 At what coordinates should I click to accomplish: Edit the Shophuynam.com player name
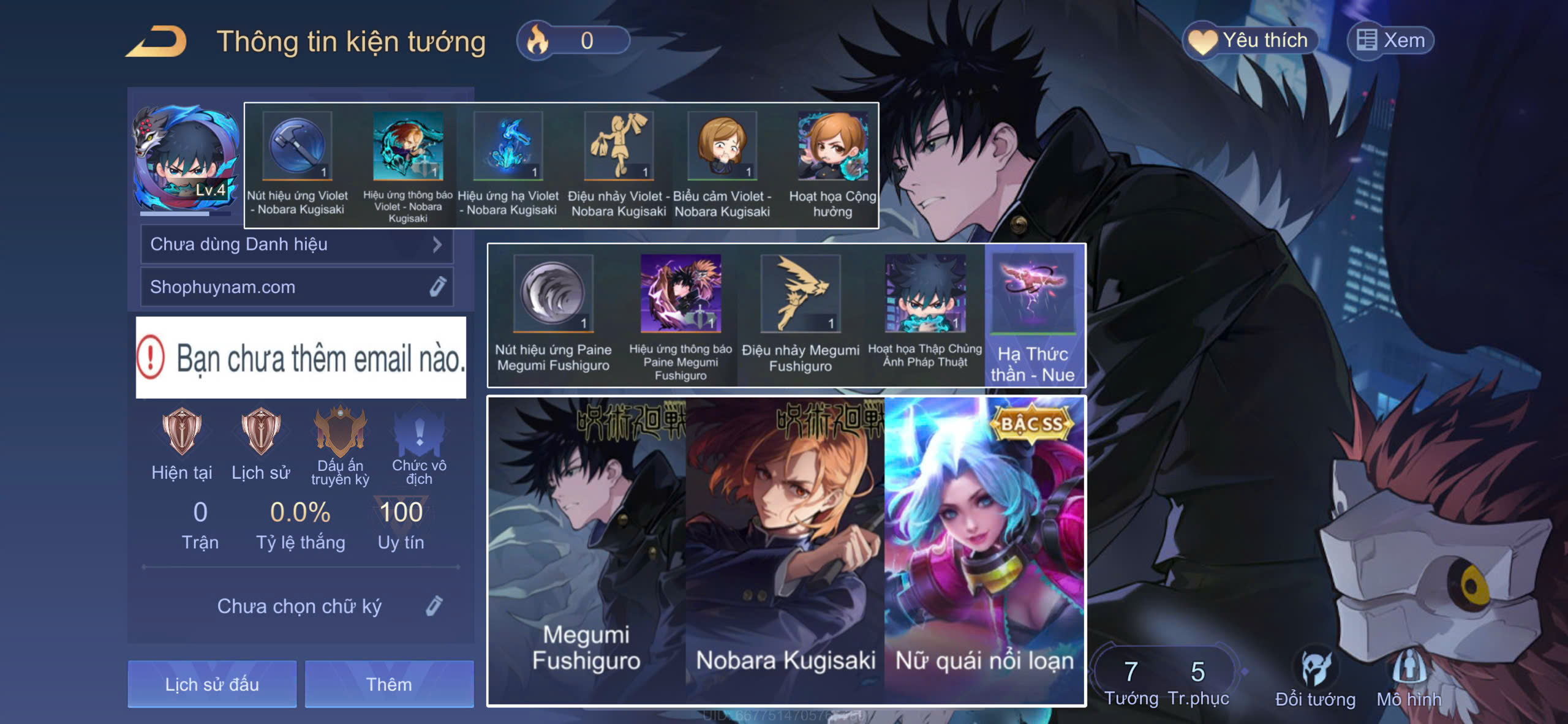tap(437, 287)
